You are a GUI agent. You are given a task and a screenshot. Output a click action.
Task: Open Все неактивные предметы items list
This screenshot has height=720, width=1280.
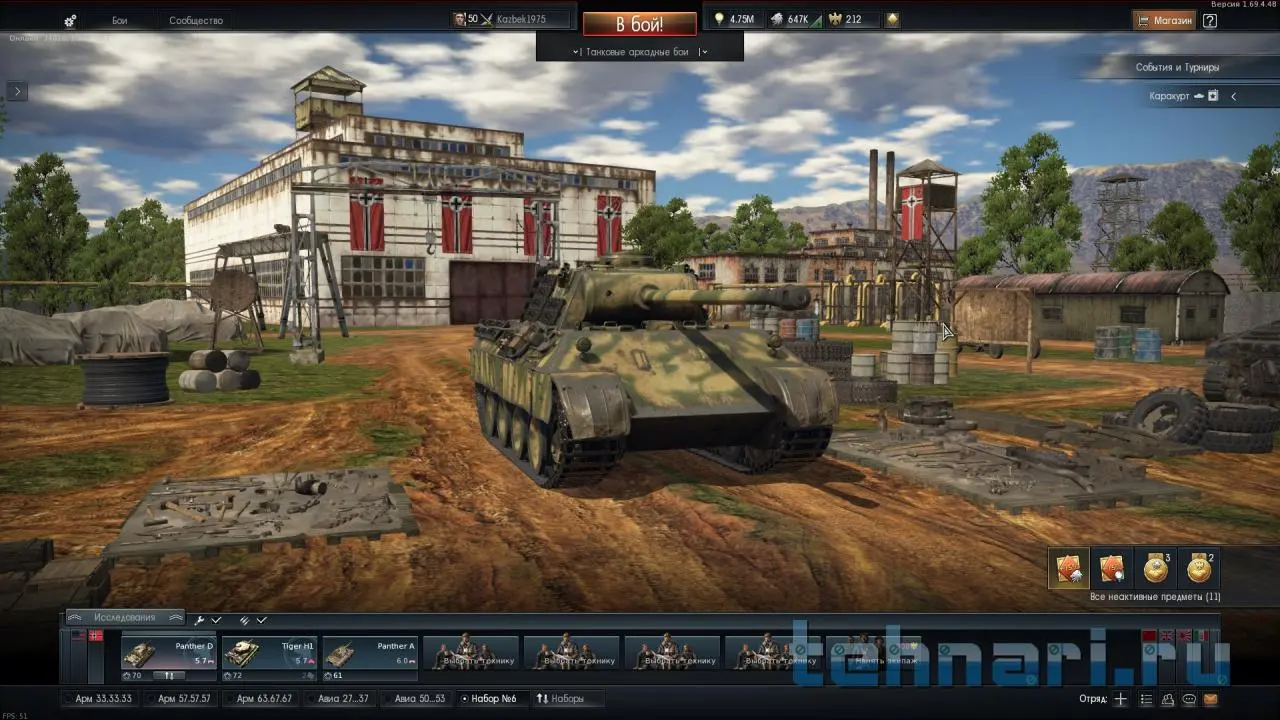1155,597
